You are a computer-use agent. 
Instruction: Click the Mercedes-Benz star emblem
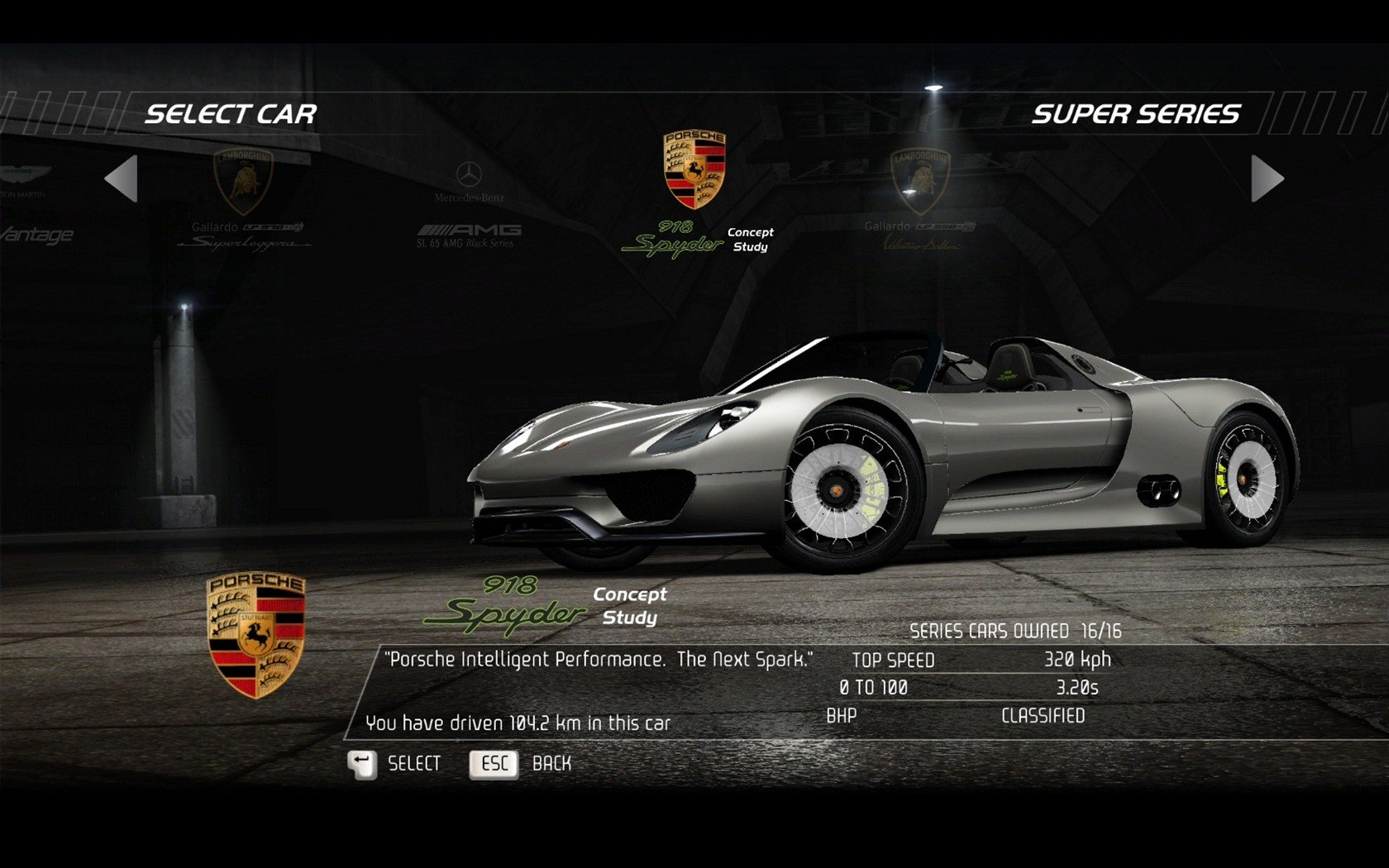tap(471, 174)
